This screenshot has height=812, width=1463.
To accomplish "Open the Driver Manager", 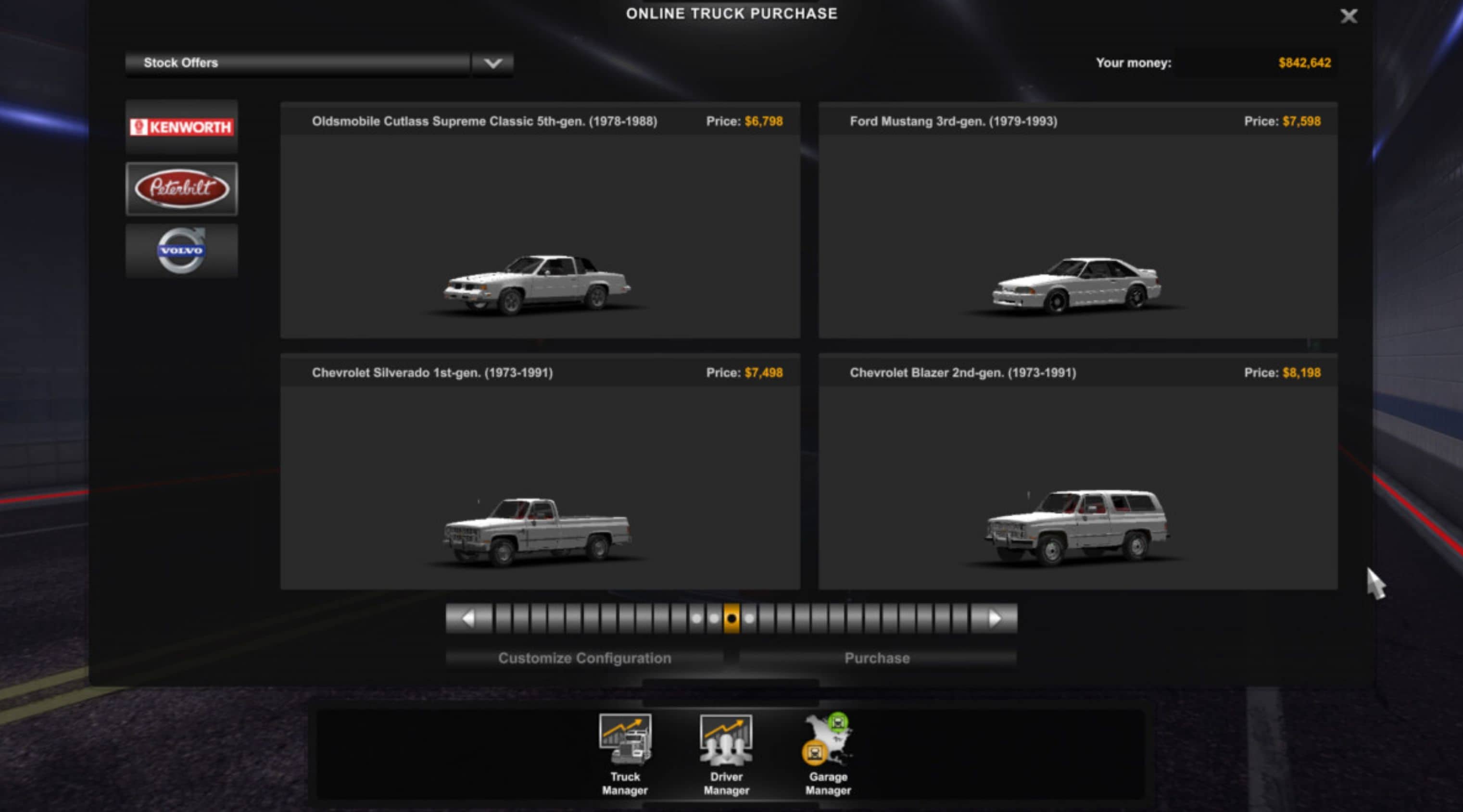I will (x=726, y=755).
